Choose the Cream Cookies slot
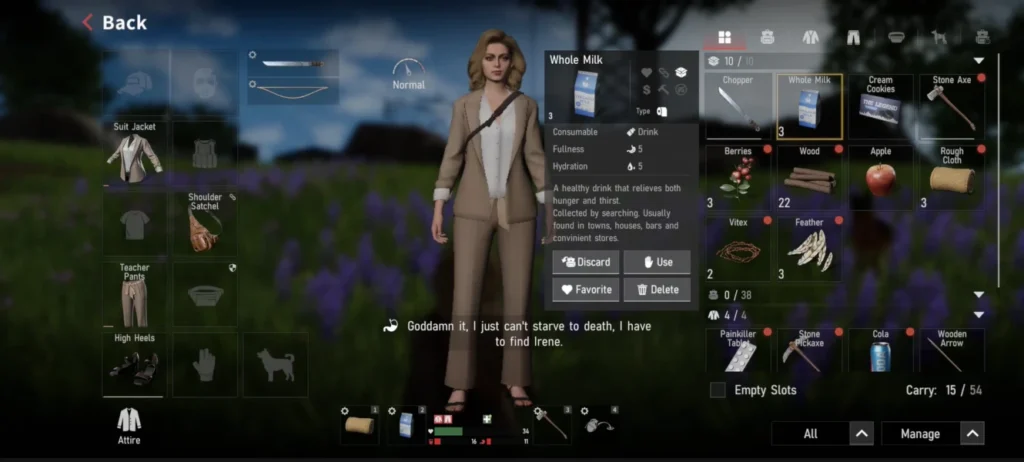1024x462 pixels. pos(880,107)
